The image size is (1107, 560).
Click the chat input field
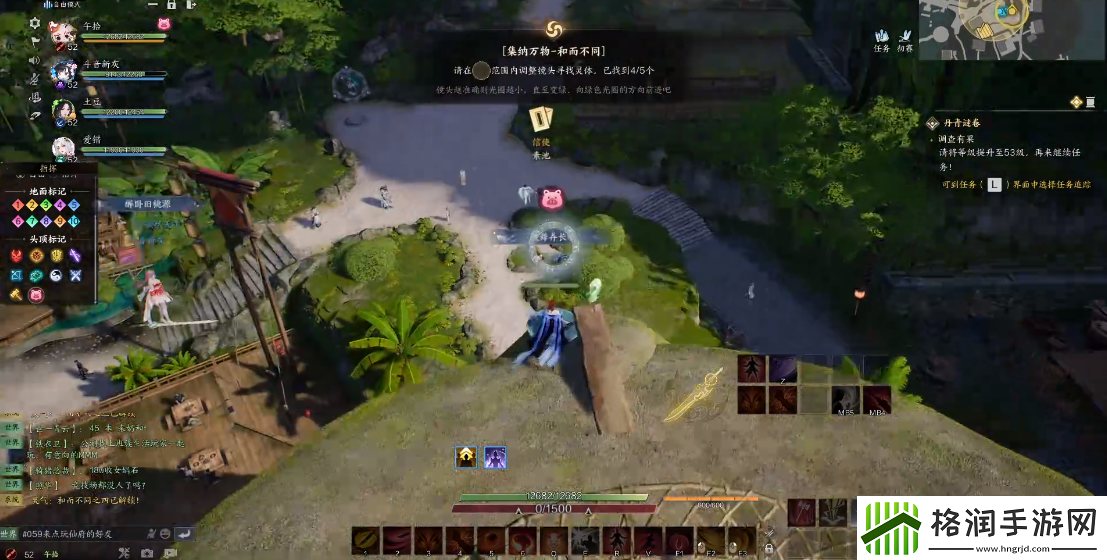(80, 533)
